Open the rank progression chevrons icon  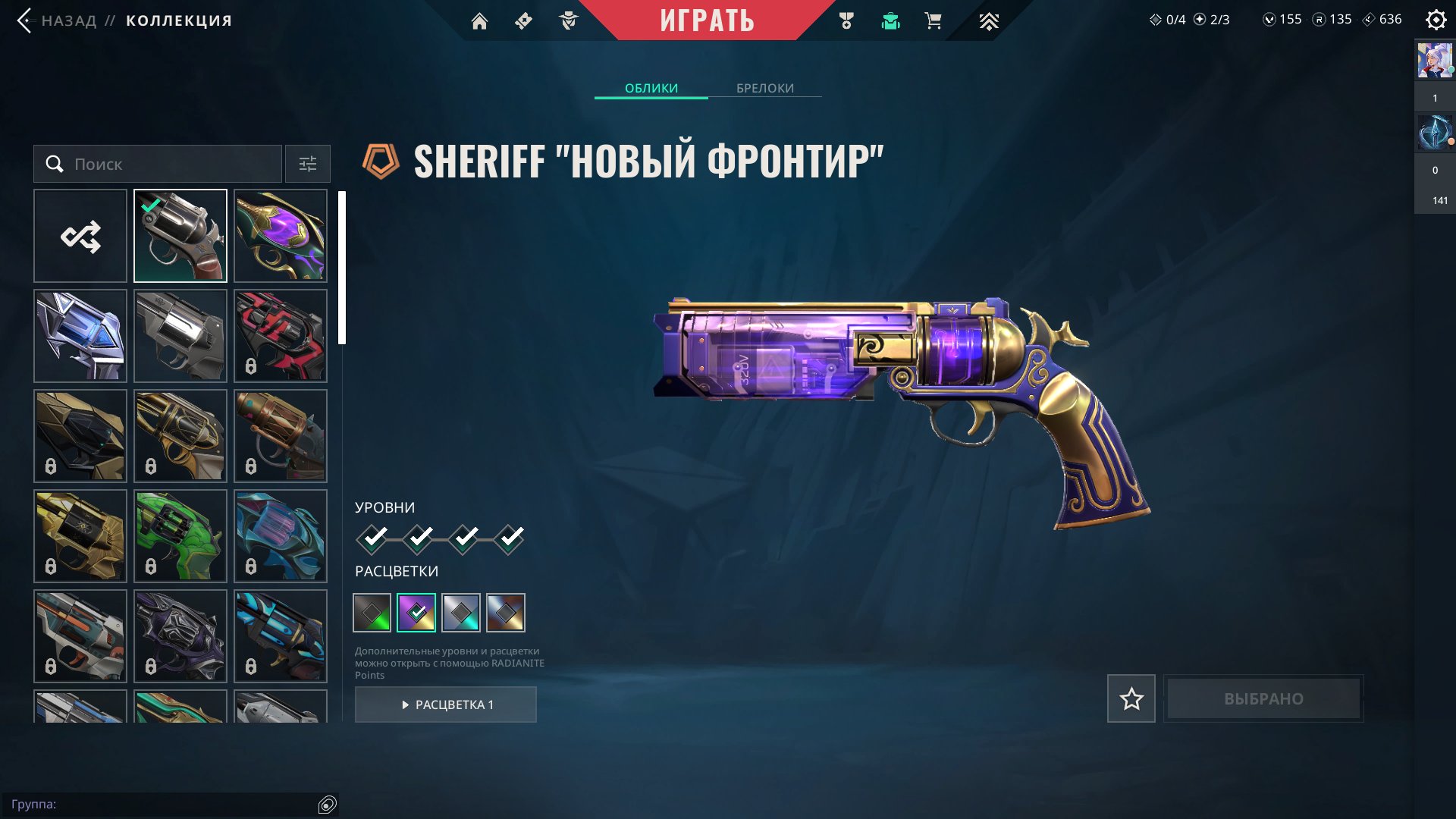[x=989, y=20]
